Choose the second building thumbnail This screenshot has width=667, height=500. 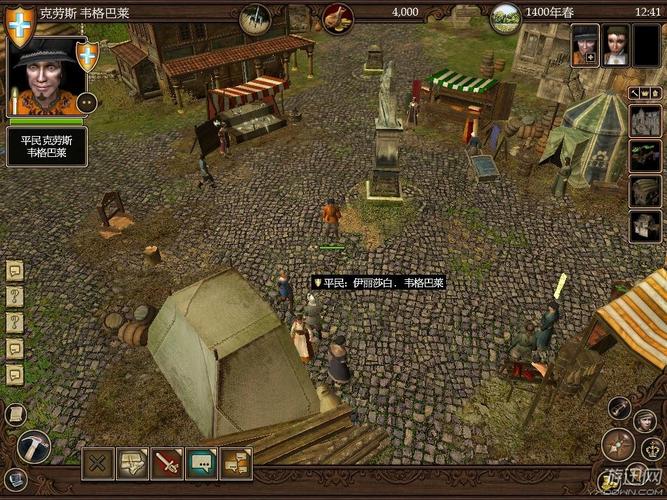pos(644,156)
